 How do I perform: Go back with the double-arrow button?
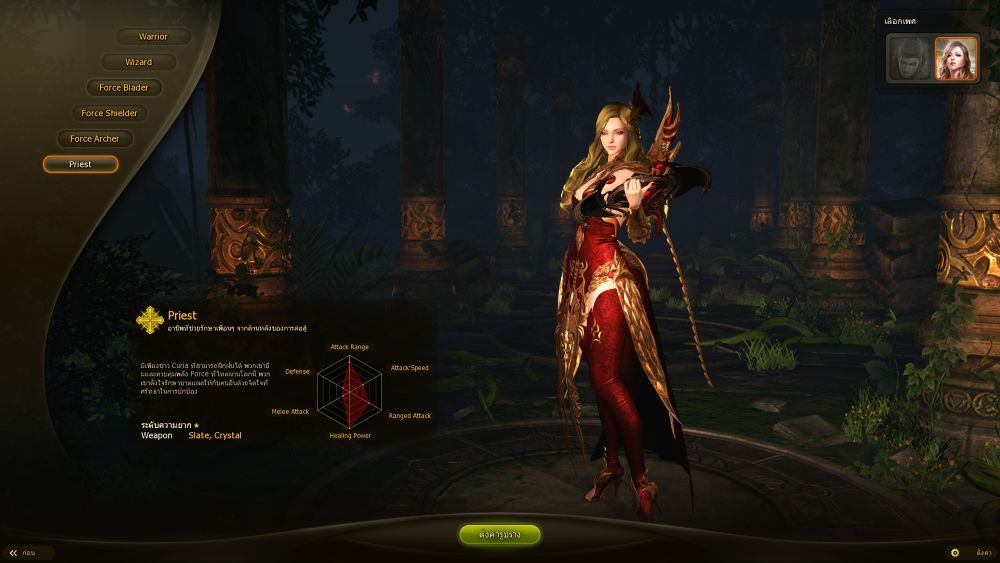(14, 552)
